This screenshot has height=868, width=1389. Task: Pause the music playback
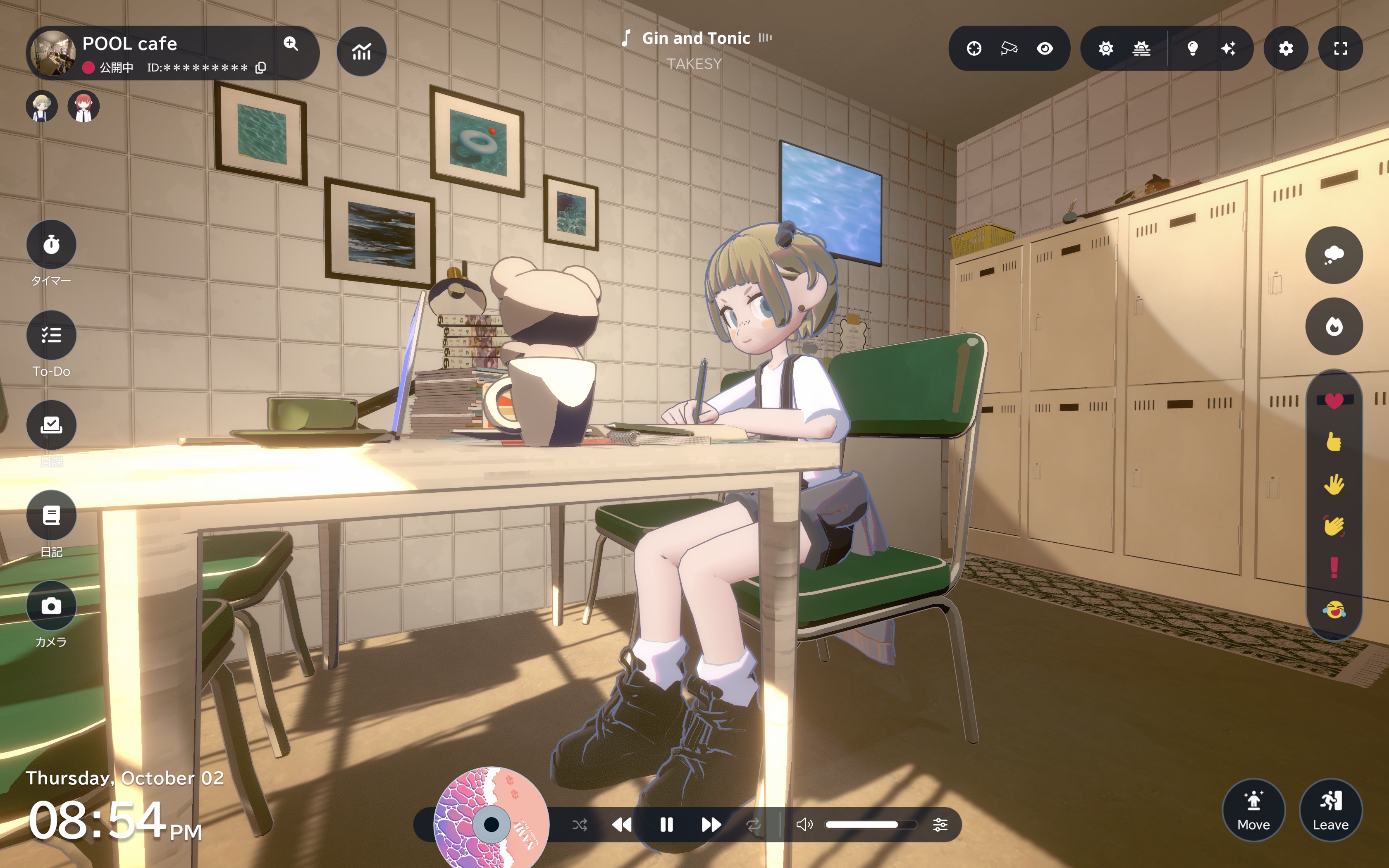coord(666,825)
